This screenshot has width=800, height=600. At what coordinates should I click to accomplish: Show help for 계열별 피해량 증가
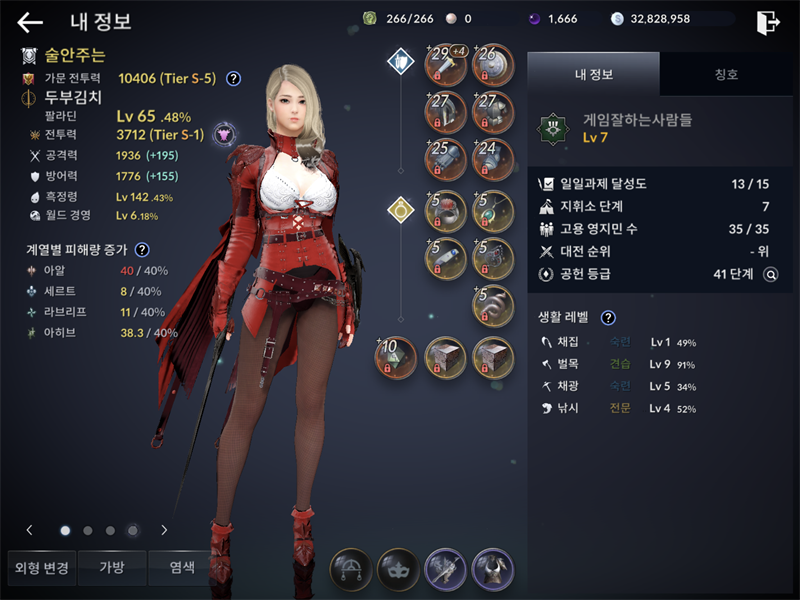[142, 250]
